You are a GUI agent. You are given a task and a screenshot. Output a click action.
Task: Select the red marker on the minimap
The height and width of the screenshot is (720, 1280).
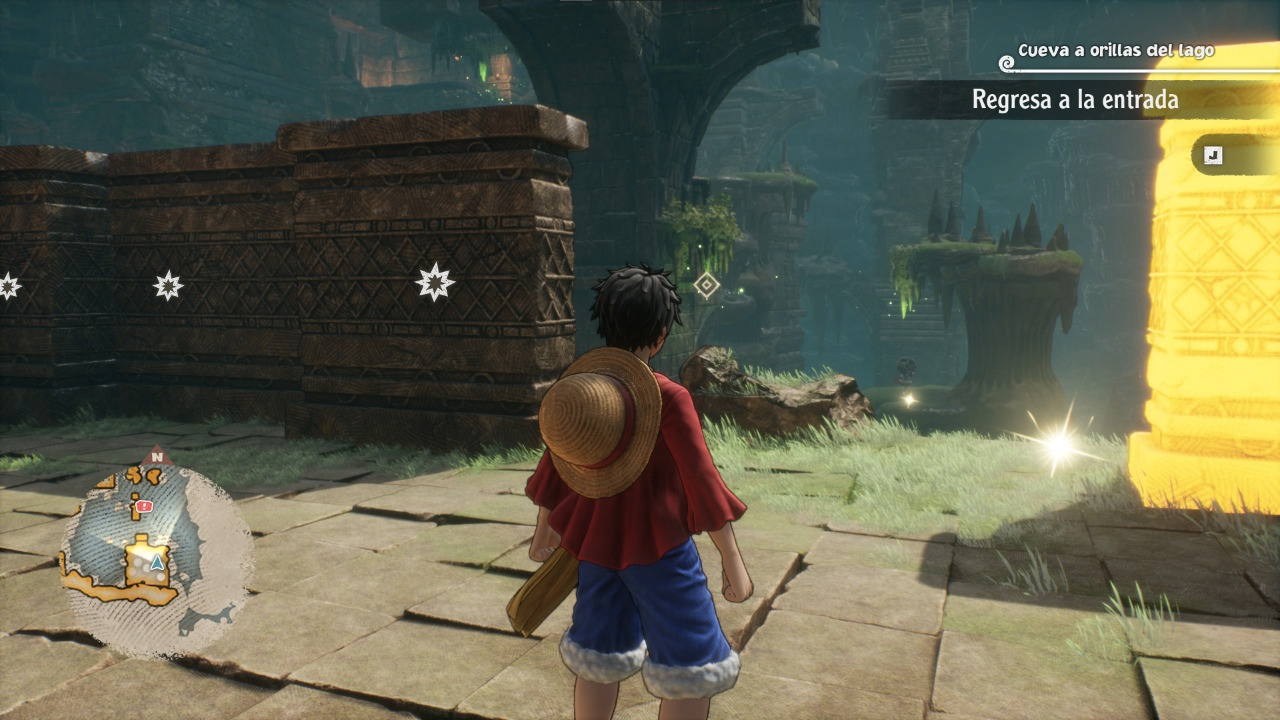(144, 508)
